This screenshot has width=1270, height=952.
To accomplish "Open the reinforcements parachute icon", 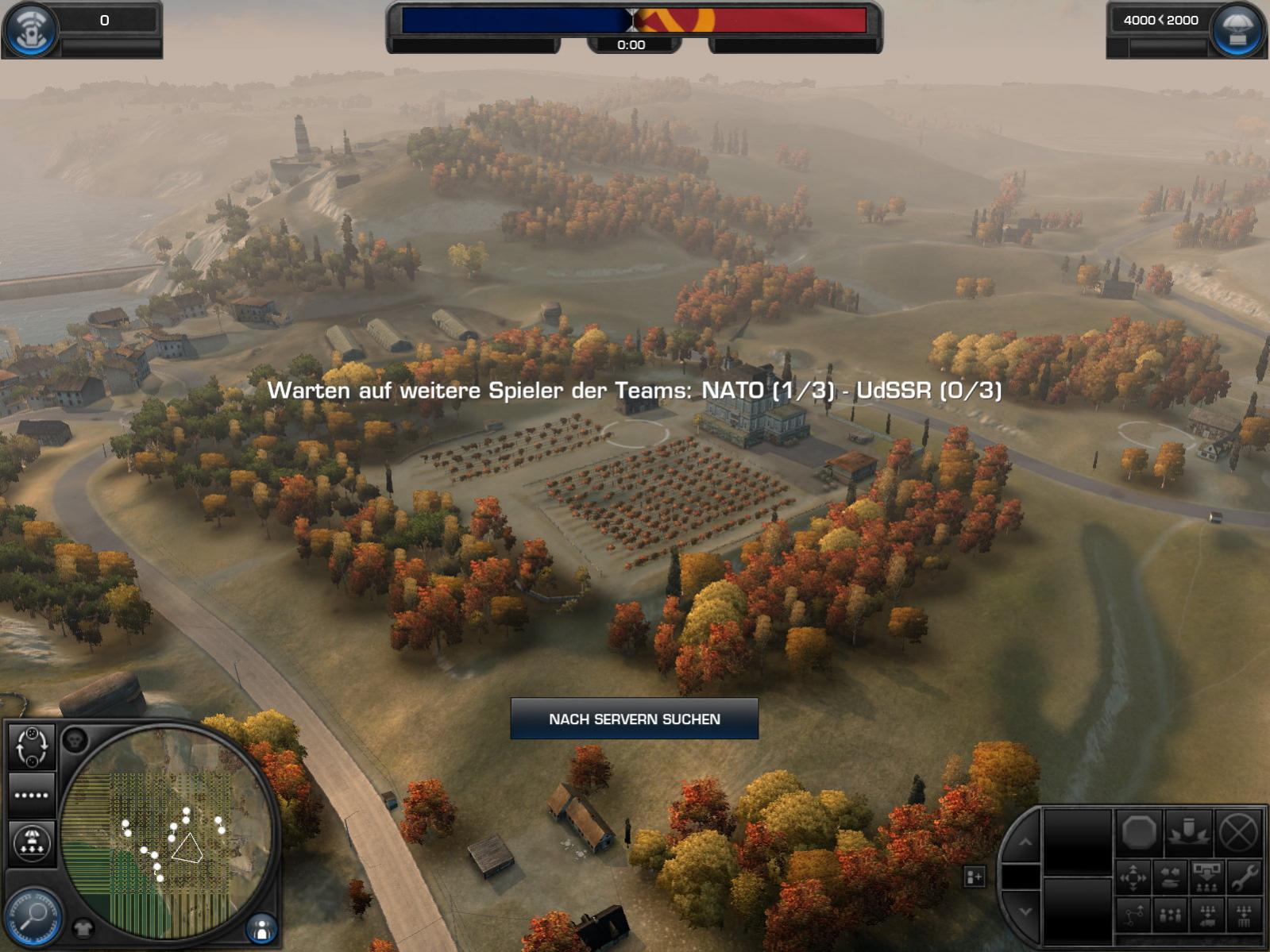I will pos(1237,30).
